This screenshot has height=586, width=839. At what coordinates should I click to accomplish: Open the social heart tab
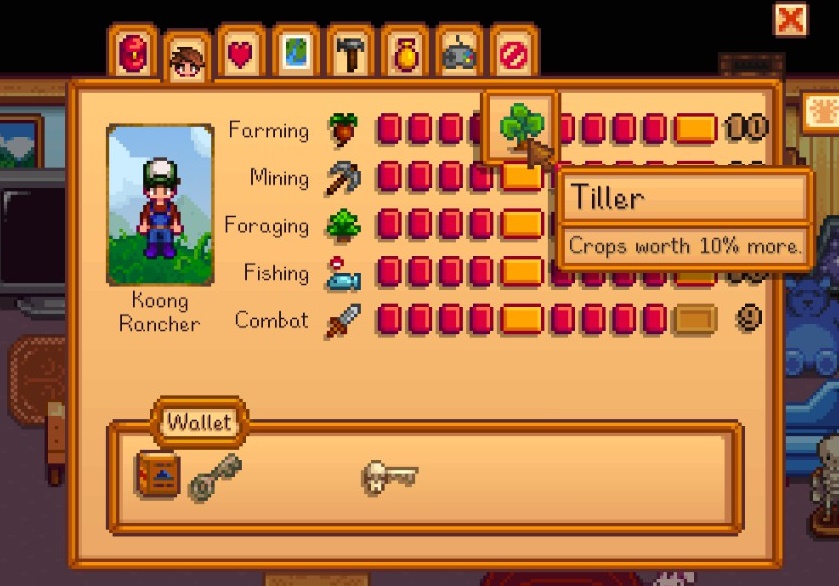[x=241, y=54]
